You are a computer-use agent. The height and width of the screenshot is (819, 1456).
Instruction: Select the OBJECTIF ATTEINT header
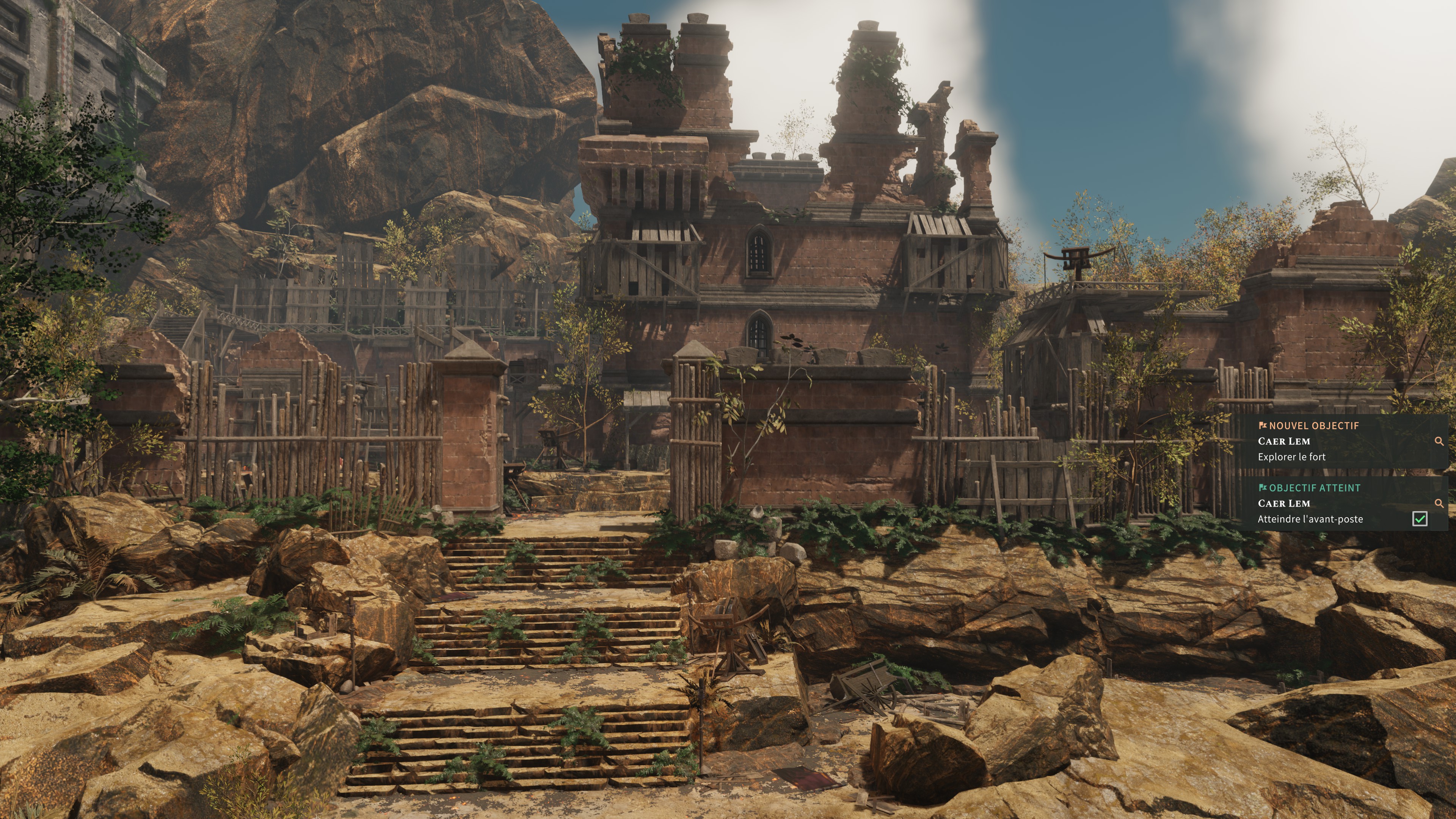[1314, 487]
